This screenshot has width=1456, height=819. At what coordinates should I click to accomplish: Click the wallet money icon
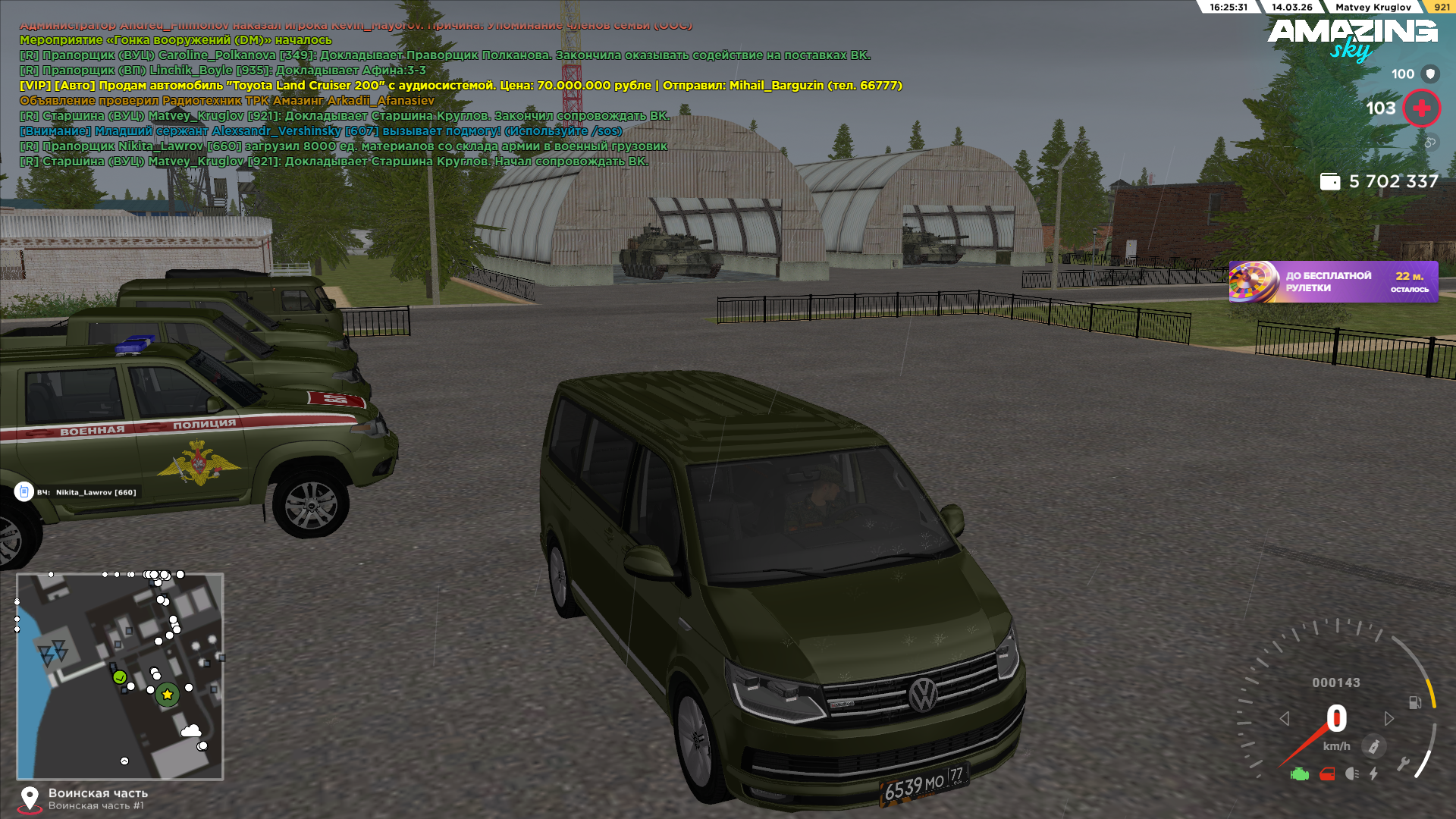point(1330,182)
